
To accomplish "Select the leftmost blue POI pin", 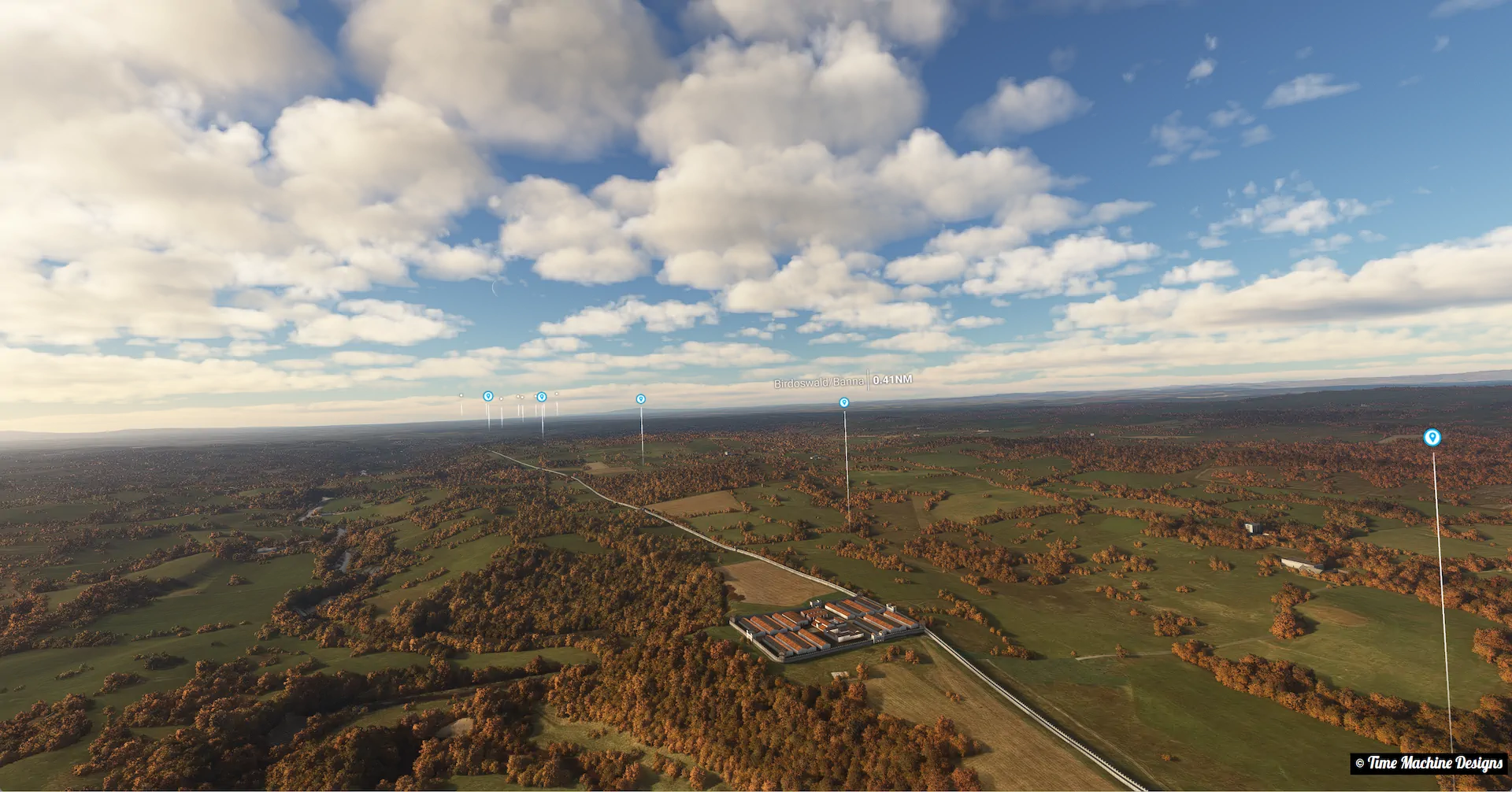I will pos(488,396).
